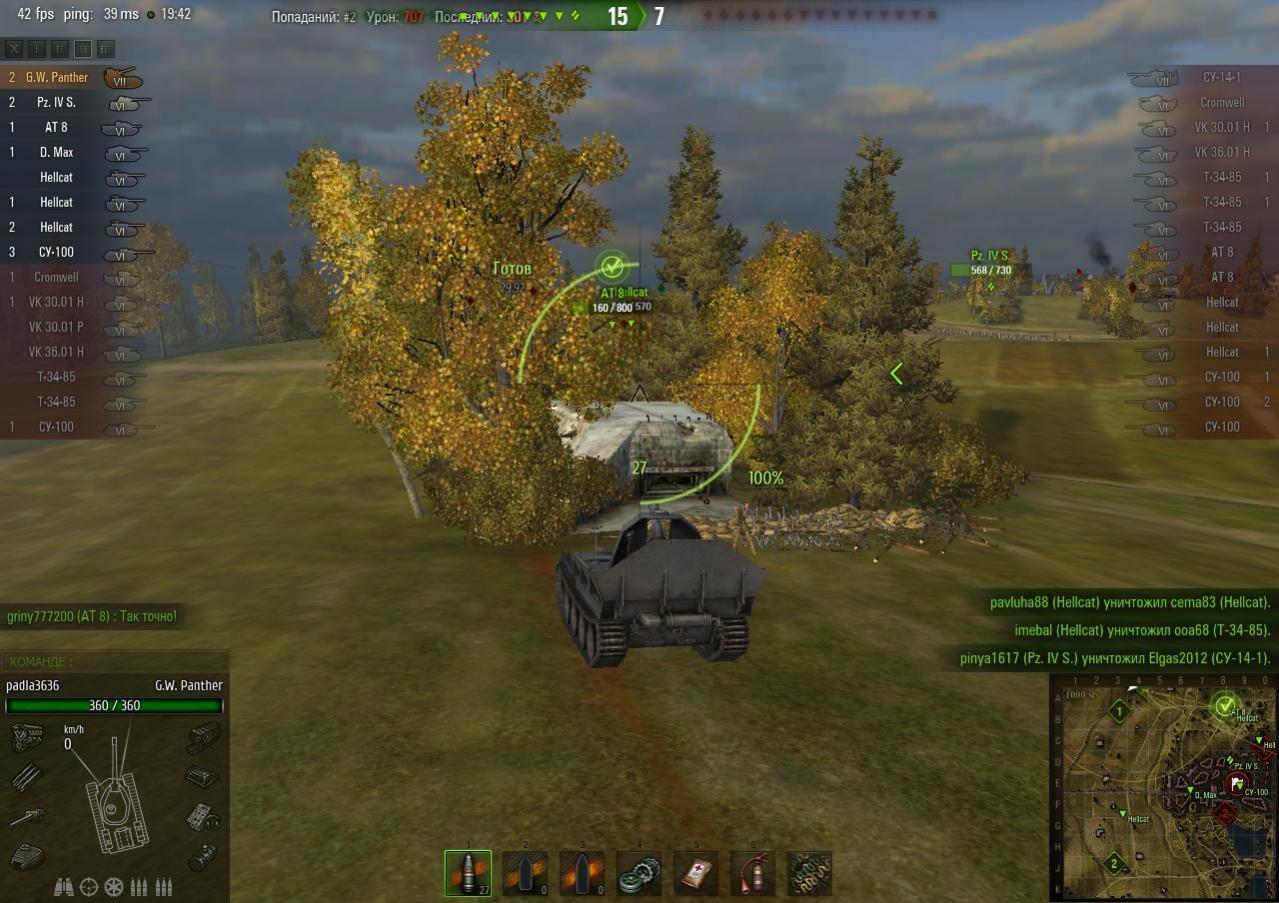Click the minimap
1279x903 pixels.
tap(1163, 787)
